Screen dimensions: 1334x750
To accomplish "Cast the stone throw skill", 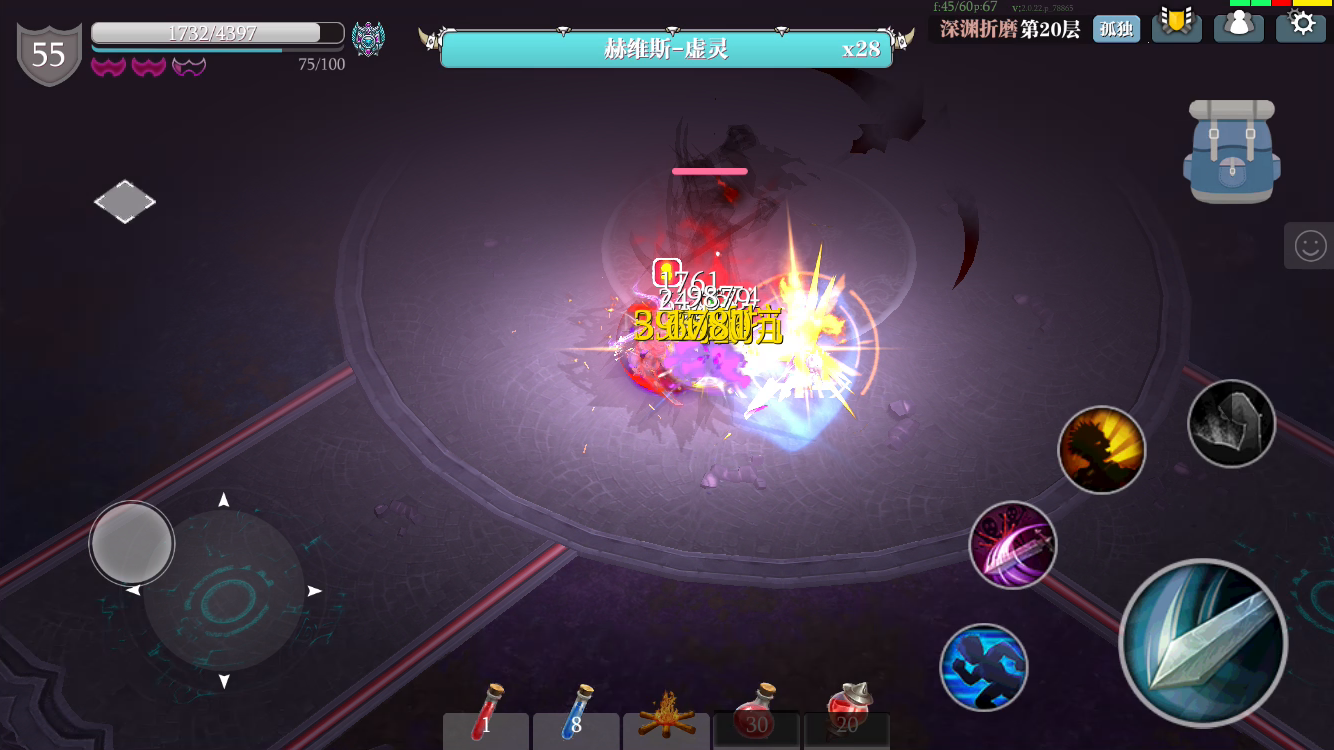I will point(1232,423).
